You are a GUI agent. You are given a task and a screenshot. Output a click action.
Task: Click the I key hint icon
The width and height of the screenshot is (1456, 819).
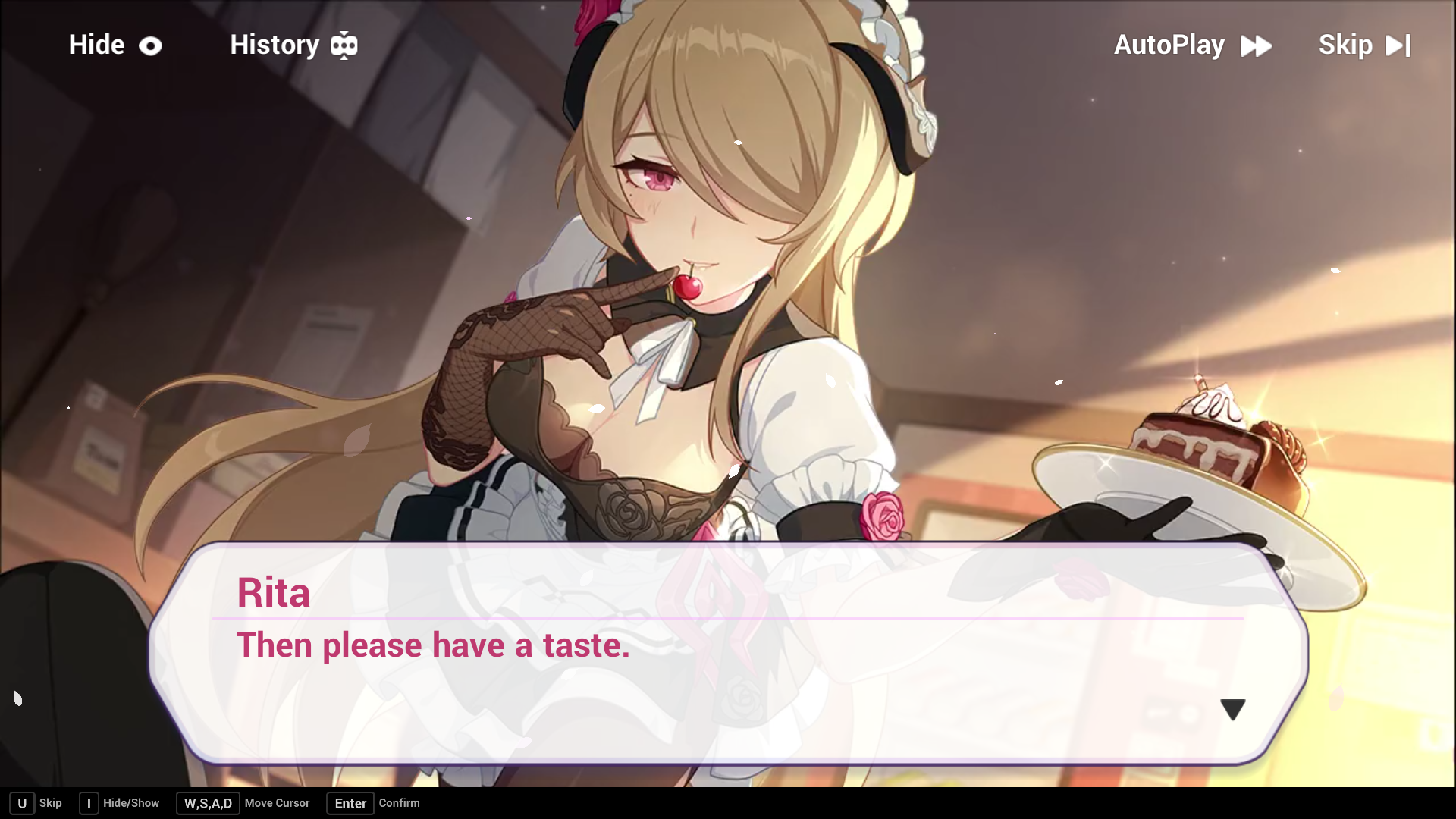click(89, 803)
